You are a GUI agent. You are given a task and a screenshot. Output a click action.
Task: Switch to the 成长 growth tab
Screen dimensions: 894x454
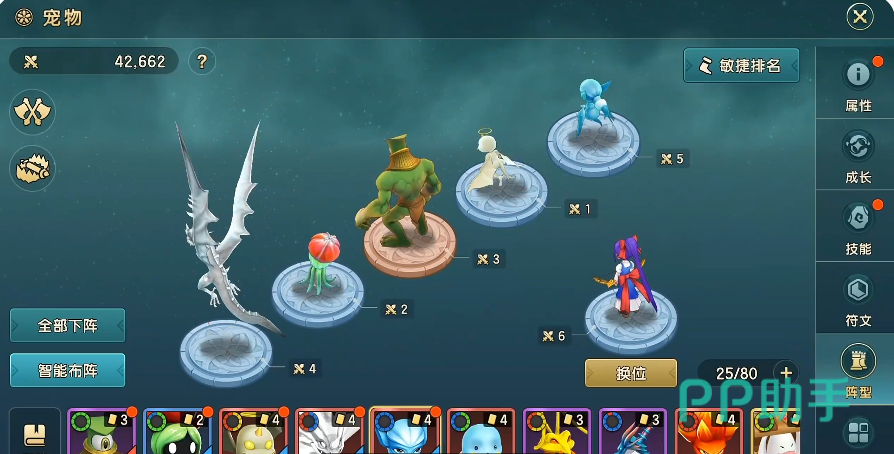858,156
